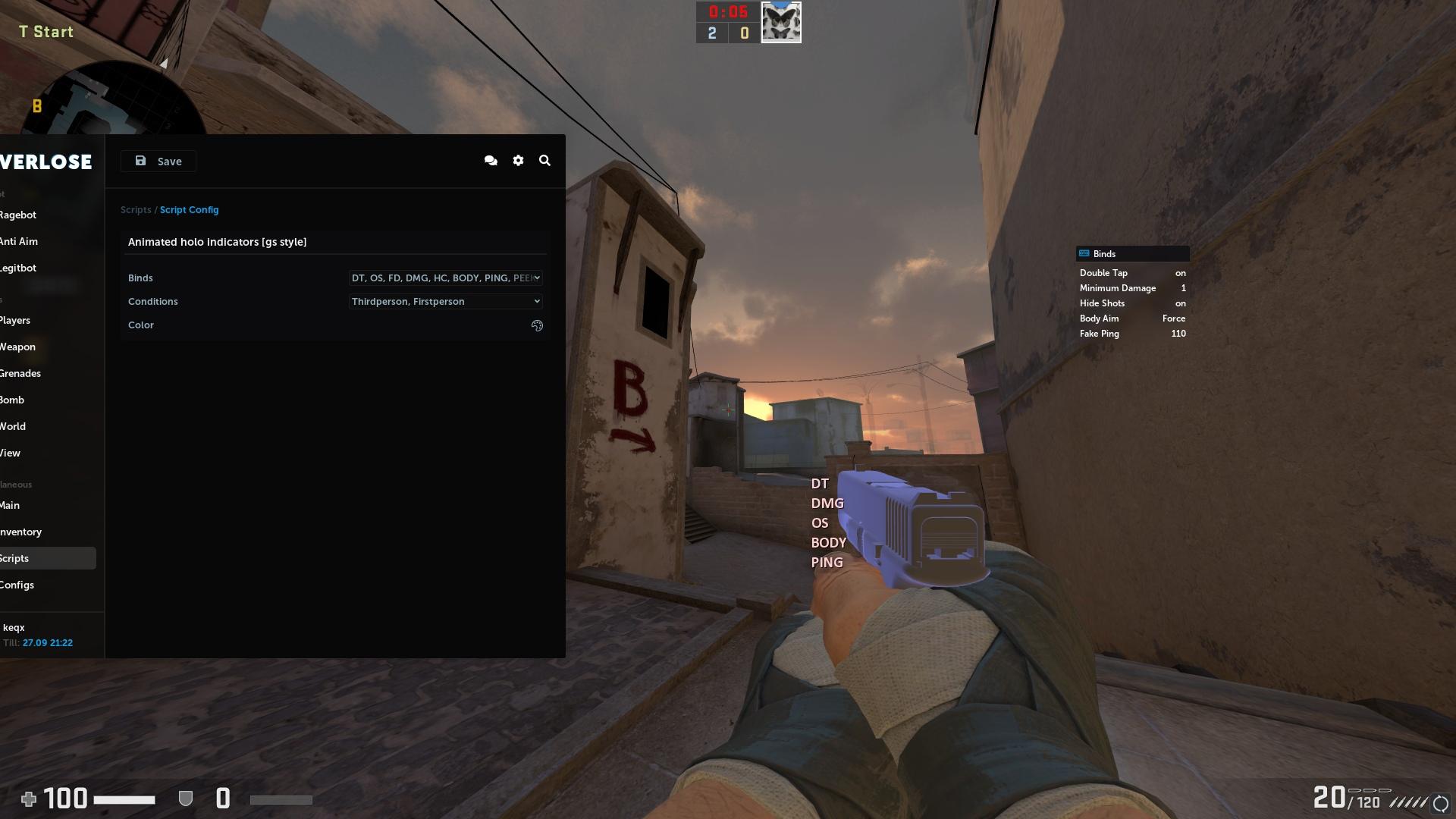Open the Ragebot section in sidebar
This screenshot has width=1456, height=819.
[17, 215]
